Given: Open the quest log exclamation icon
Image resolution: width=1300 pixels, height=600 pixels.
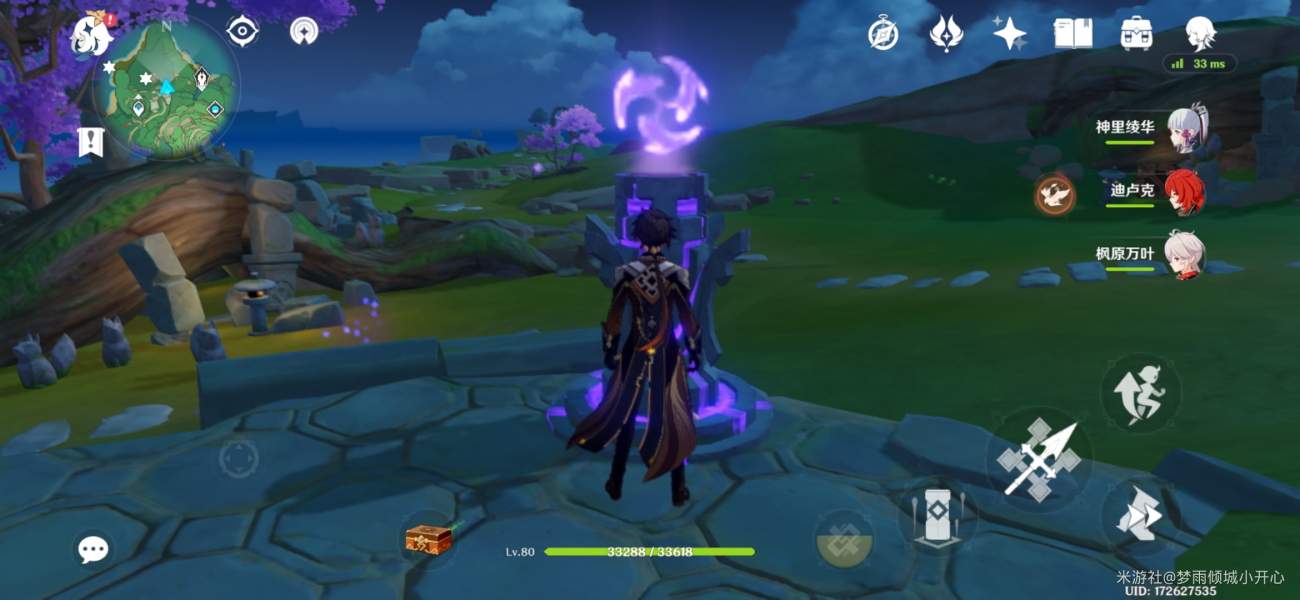Looking at the screenshot, I should [x=90, y=142].
